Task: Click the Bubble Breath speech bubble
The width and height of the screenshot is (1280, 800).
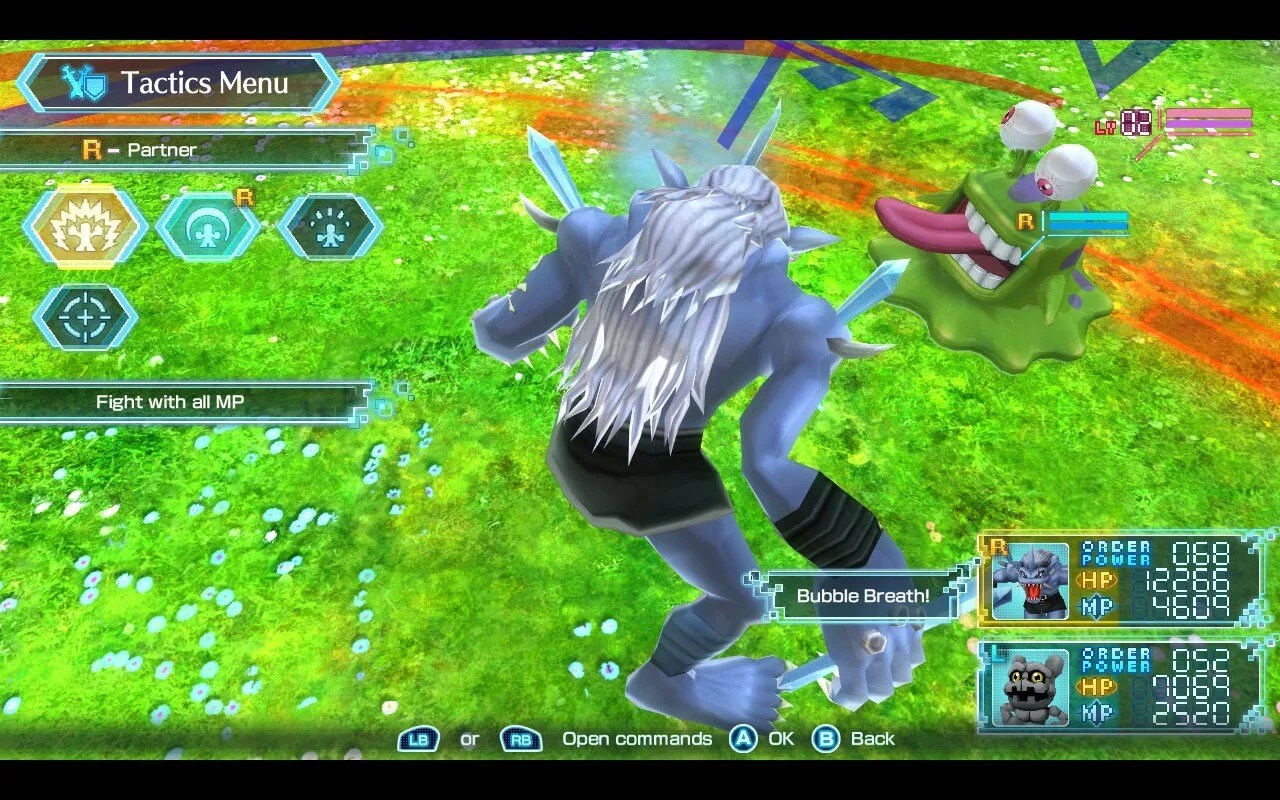Action: tap(861, 595)
